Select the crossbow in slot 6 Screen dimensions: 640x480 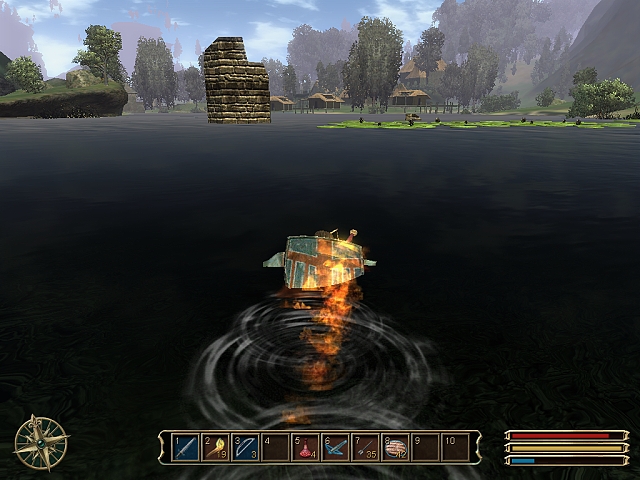335,447
